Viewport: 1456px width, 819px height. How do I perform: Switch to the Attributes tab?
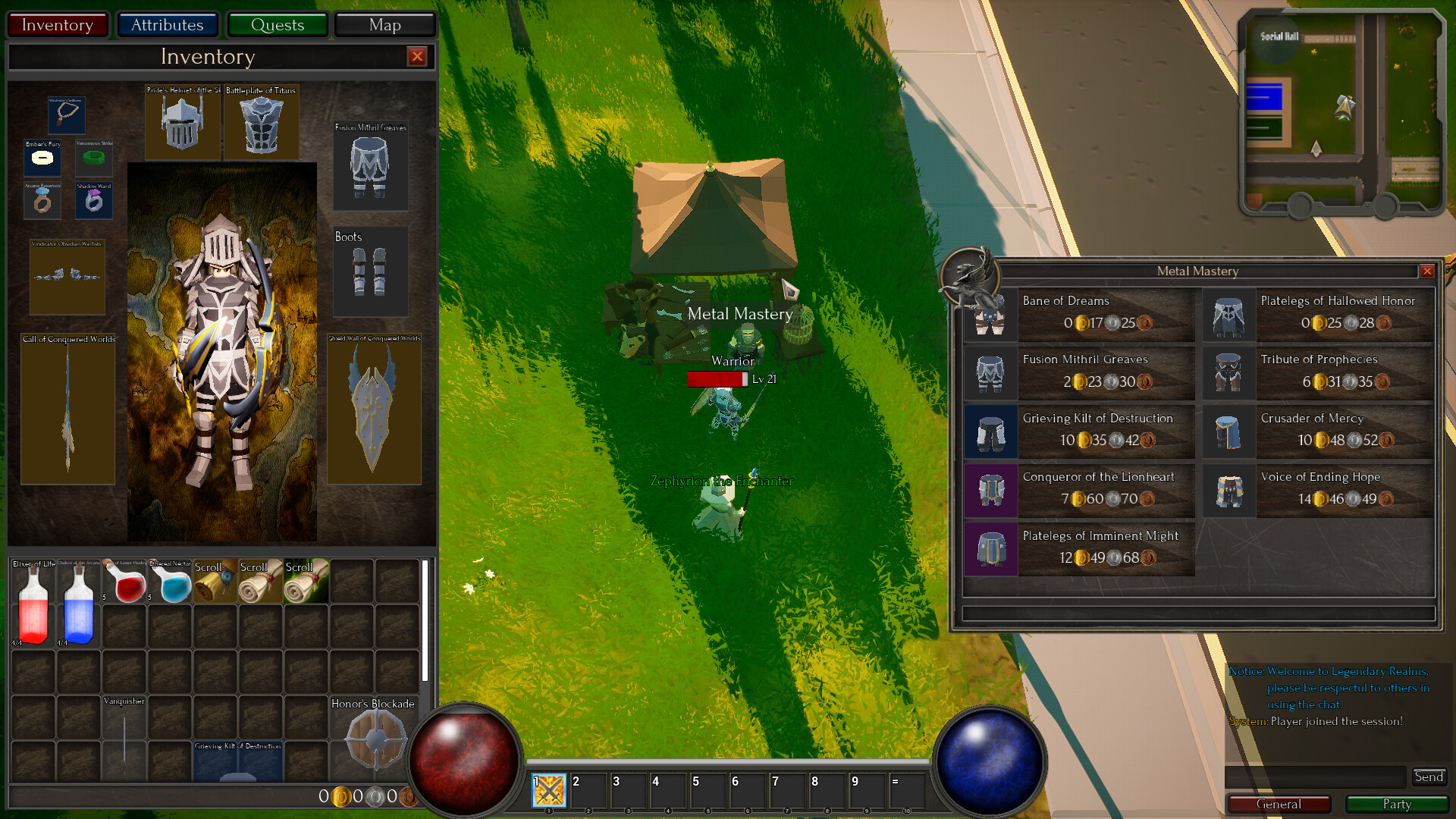(x=168, y=24)
